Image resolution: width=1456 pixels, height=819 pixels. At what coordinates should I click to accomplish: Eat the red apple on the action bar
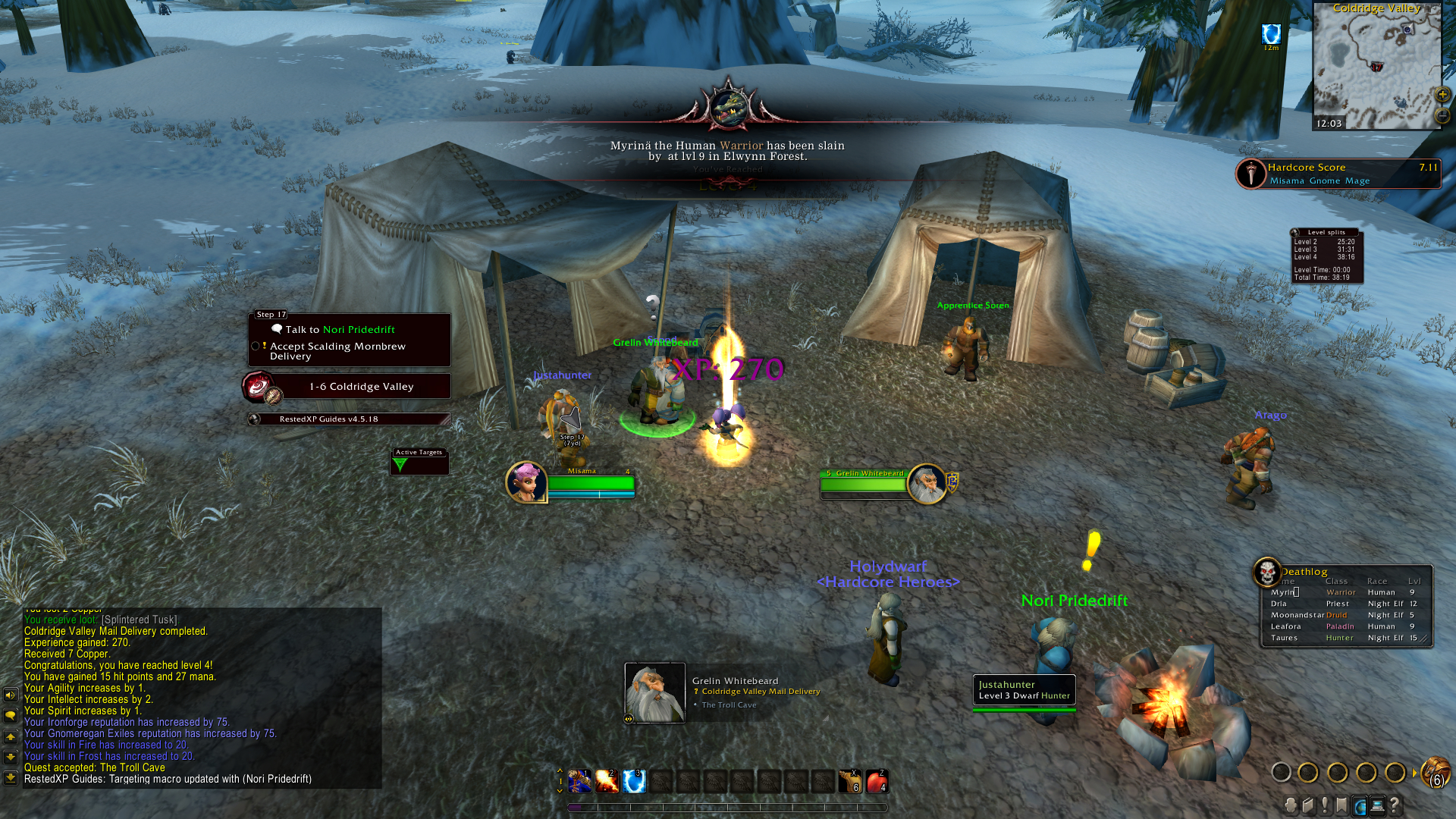click(x=877, y=781)
